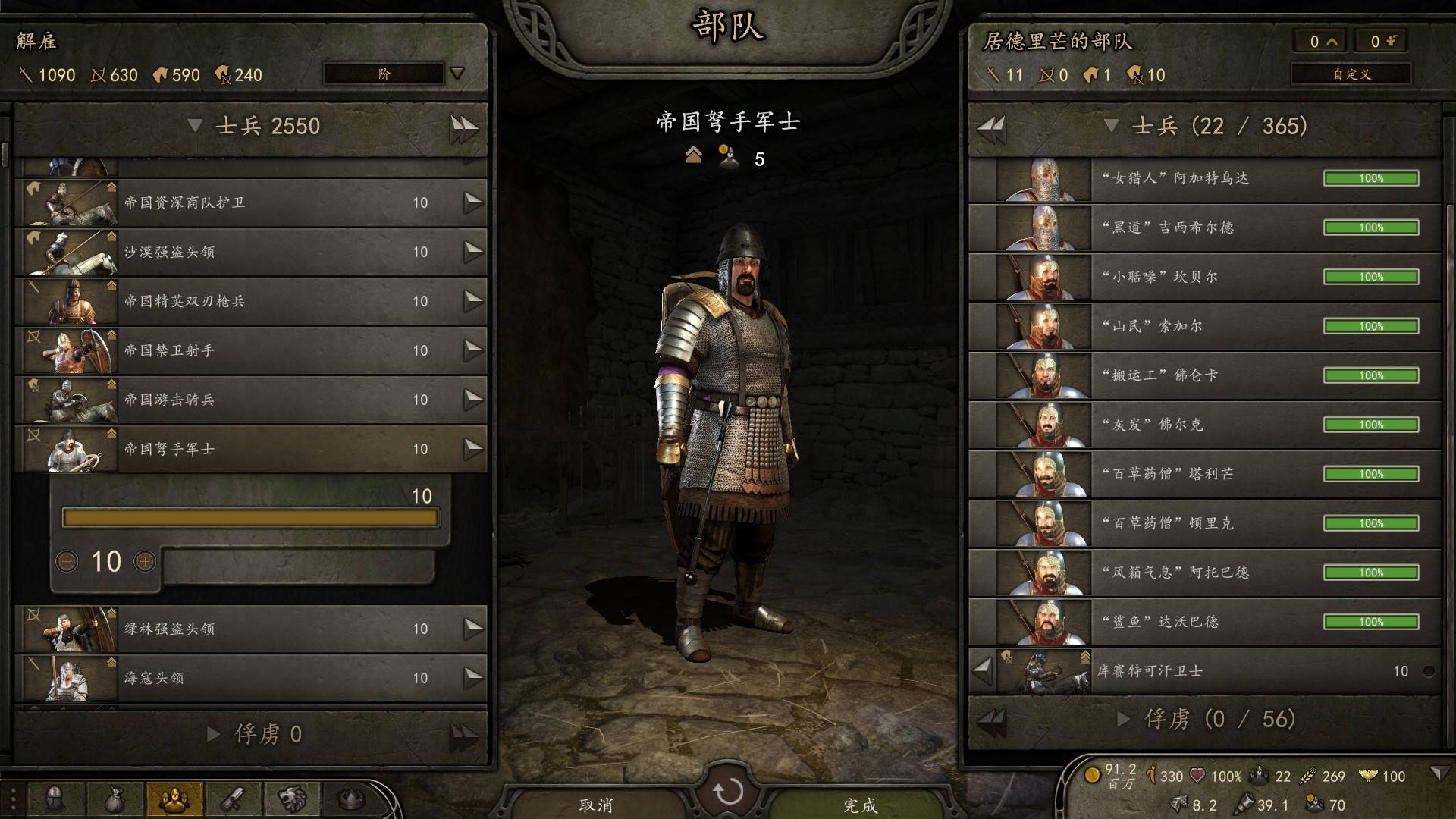
Task: Move 库赛特可汗卫士 to the left
Action: [x=983, y=670]
